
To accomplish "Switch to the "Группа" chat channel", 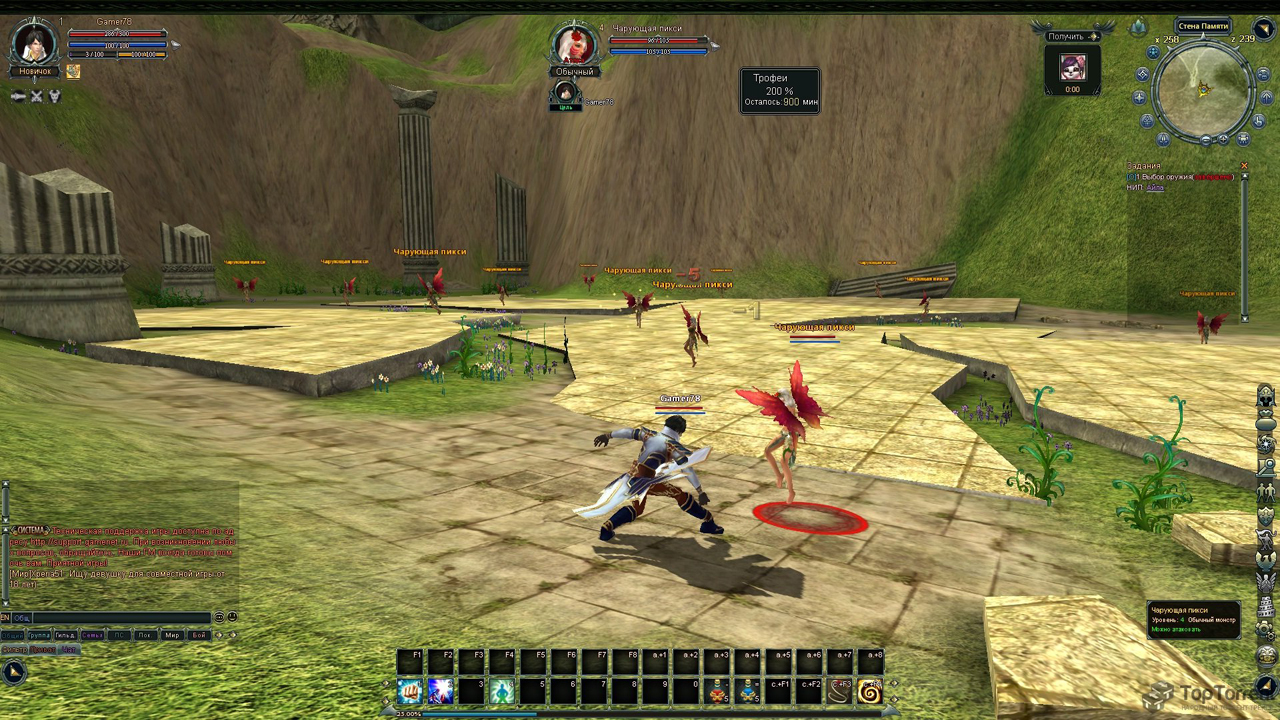I will [x=39, y=635].
